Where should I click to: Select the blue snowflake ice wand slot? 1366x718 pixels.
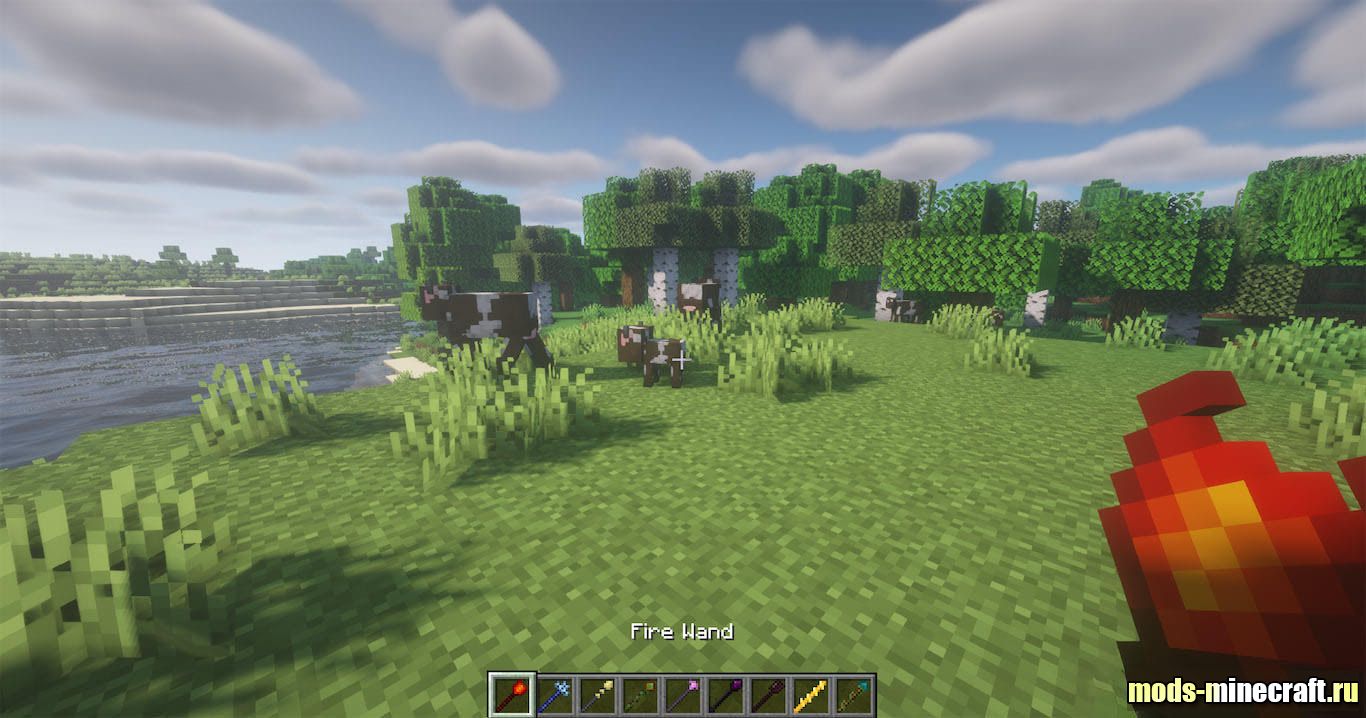[555, 694]
